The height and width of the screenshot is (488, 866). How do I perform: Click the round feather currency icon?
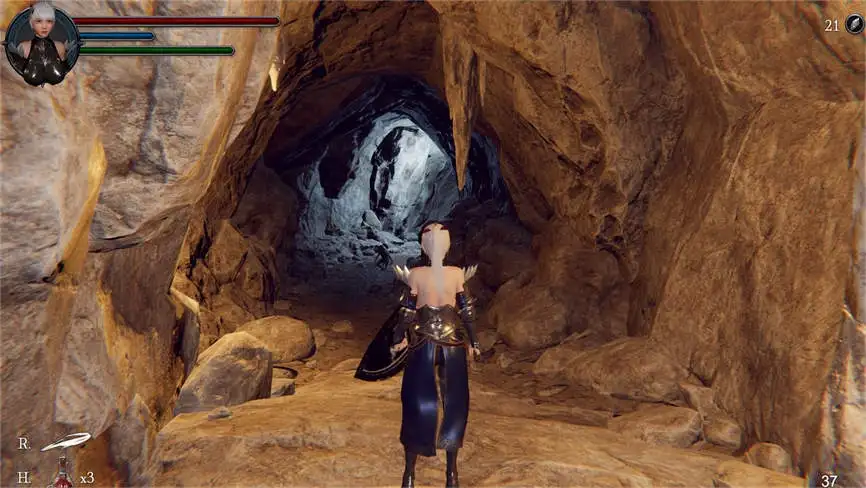pos(853,25)
